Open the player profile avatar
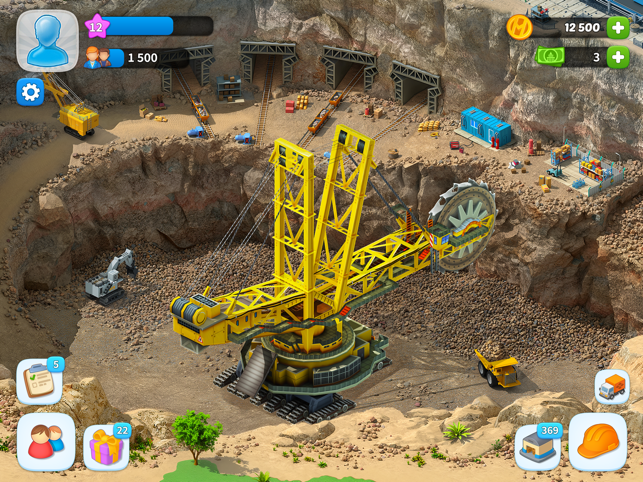 tap(46, 40)
